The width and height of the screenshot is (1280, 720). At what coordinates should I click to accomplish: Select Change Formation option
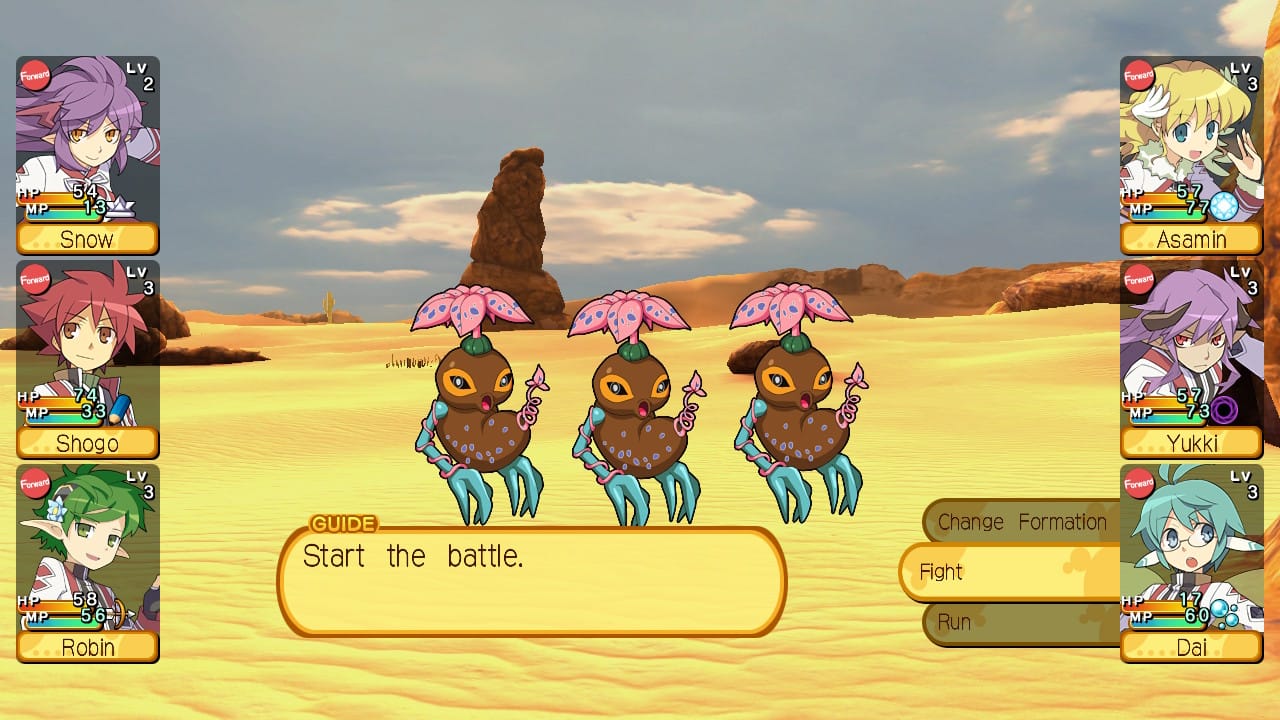(x=1020, y=522)
